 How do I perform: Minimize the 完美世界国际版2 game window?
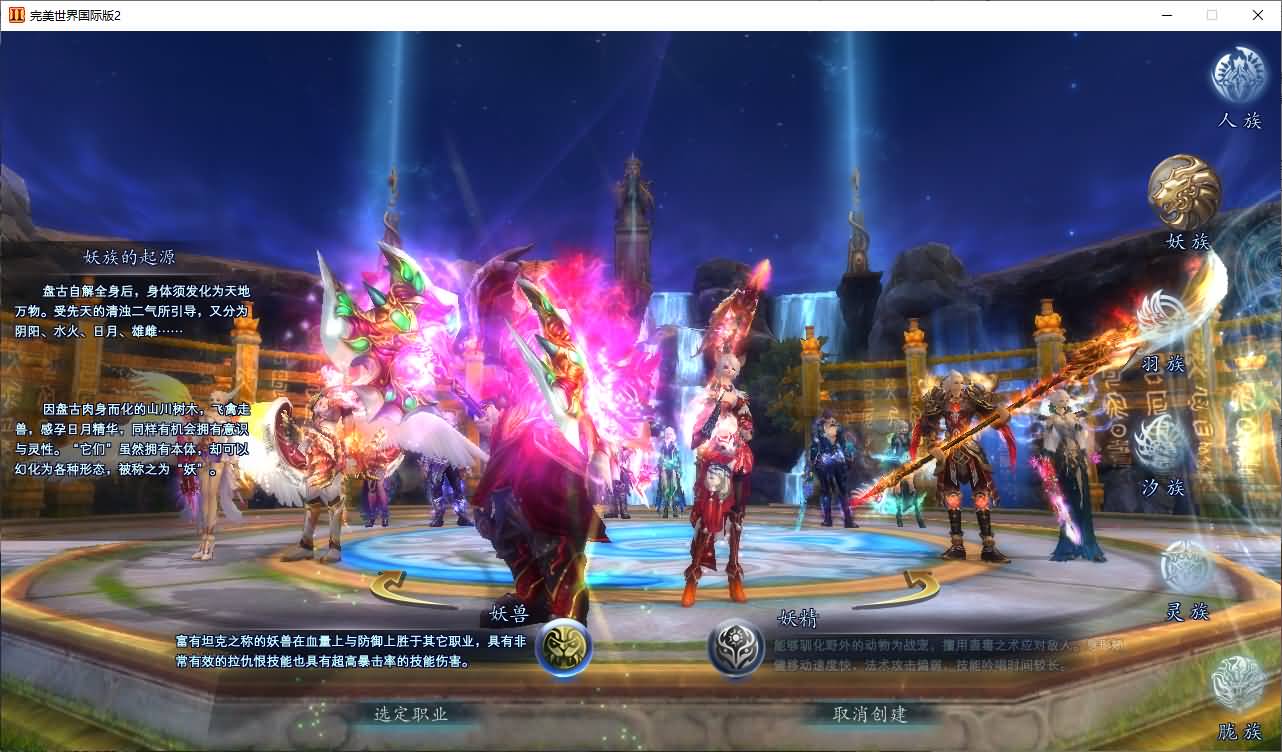click(x=1165, y=15)
